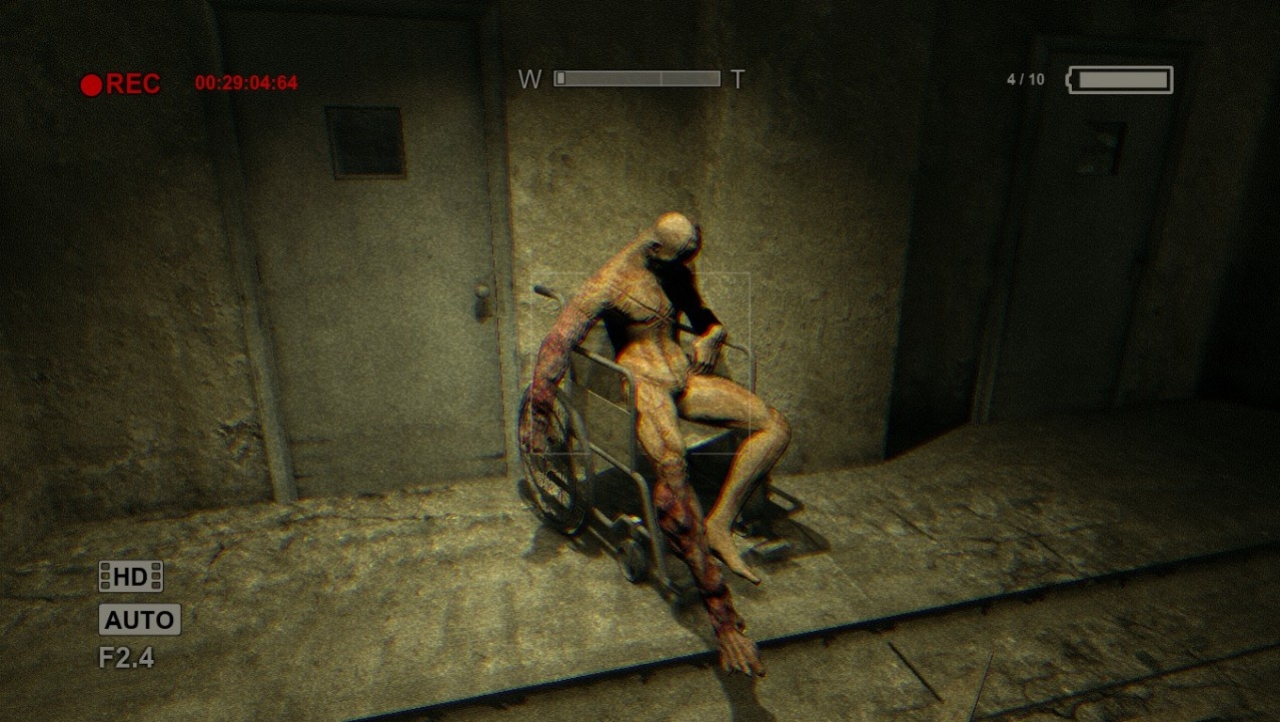Viewport: 1280px width, 722px height.
Task: Select the HD film-strip quality icon
Action: pos(130,577)
